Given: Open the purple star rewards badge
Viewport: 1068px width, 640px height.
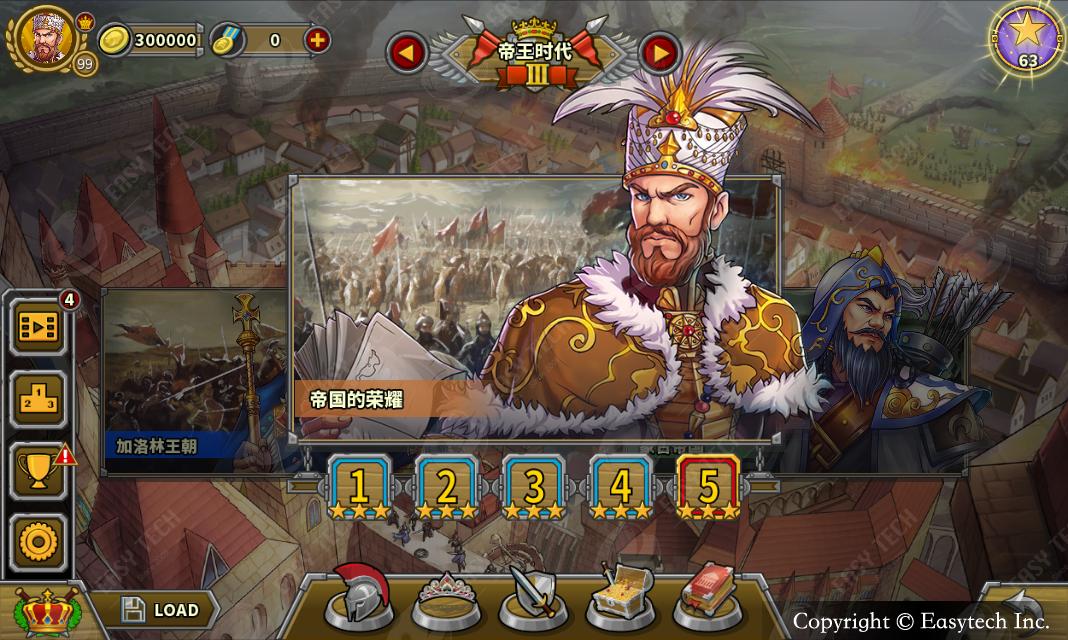Looking at the screenshot, I should pyautogui.click(x=1027, y=38).
